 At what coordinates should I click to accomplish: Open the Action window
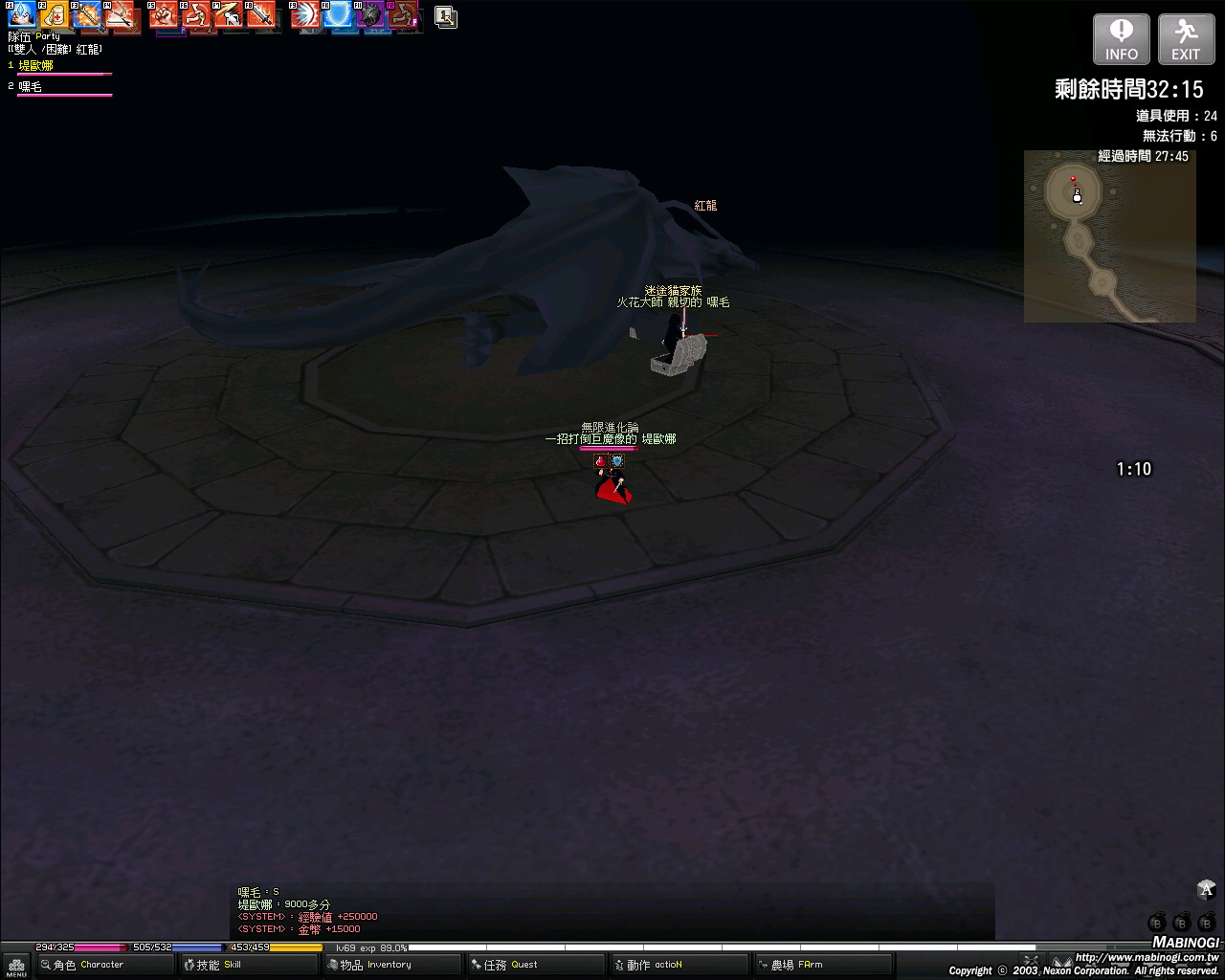[x=679, y=965]
